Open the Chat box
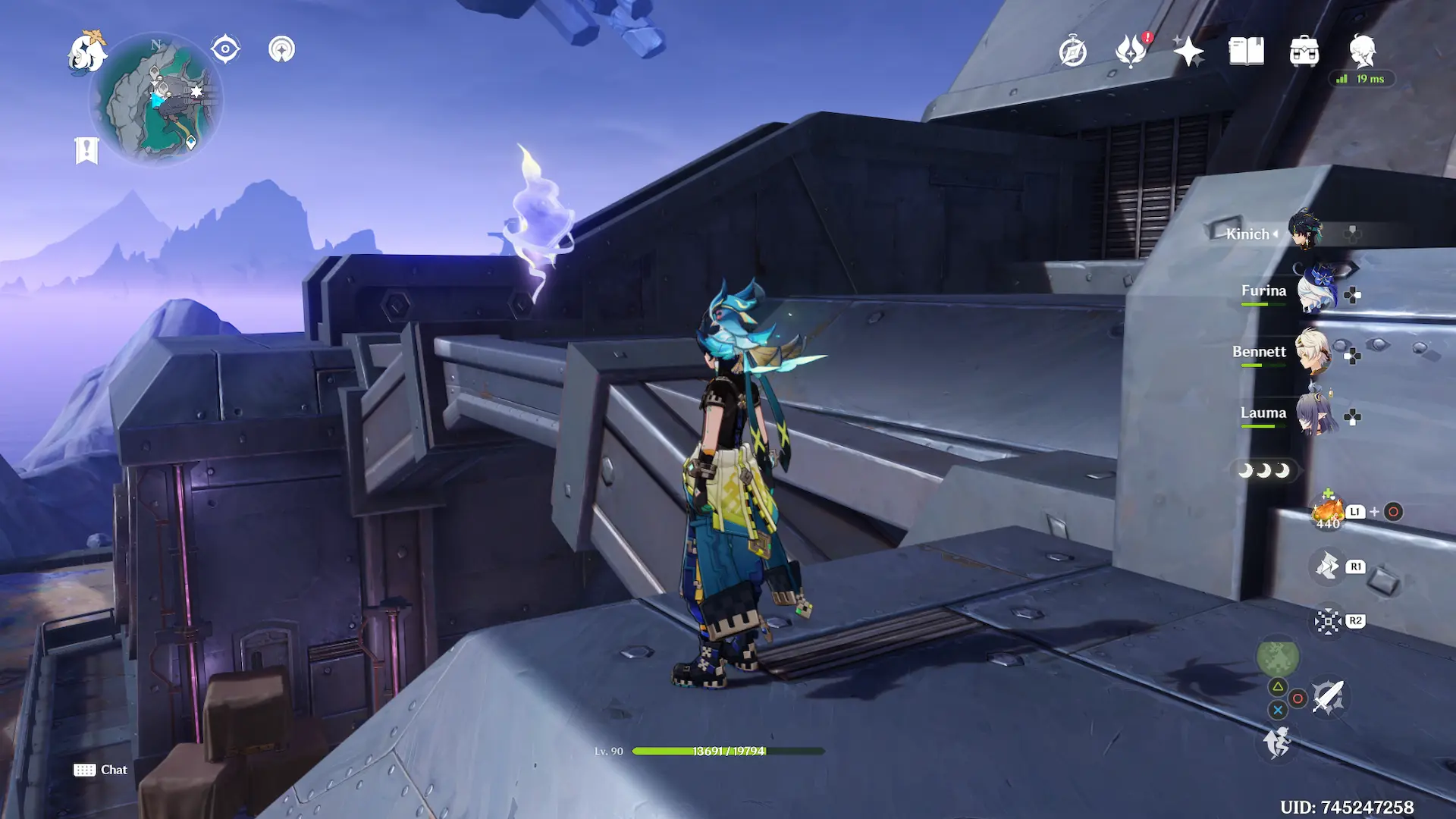This screenshot has width=1456, height=819. tap(101, 770)
